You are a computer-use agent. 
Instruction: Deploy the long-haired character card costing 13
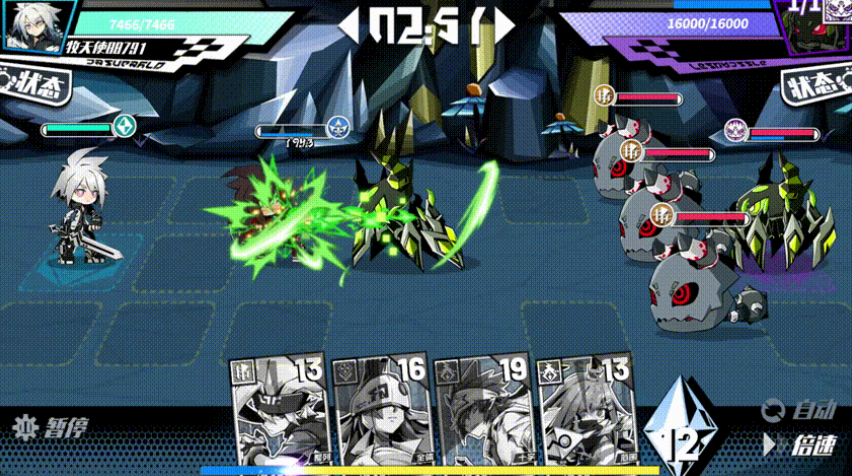tap(586, 412)
